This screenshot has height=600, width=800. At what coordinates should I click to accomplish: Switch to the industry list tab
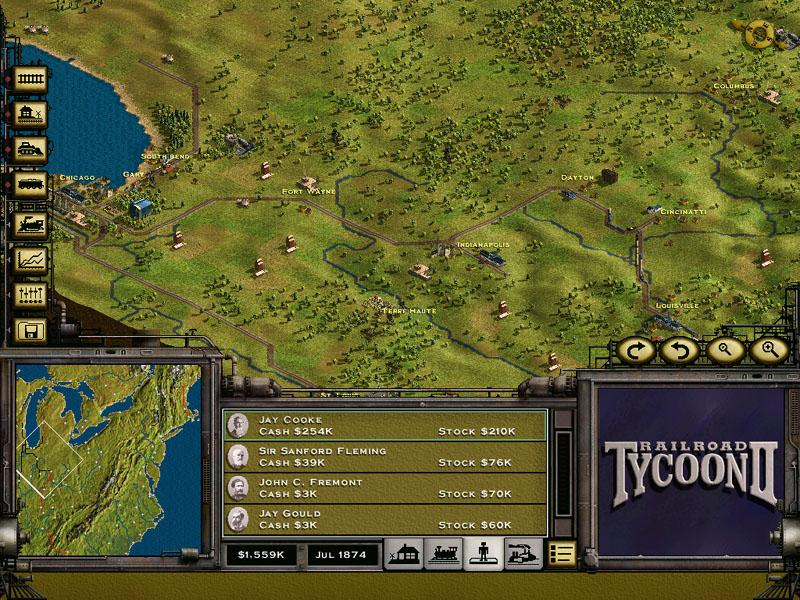click(523, 553)
